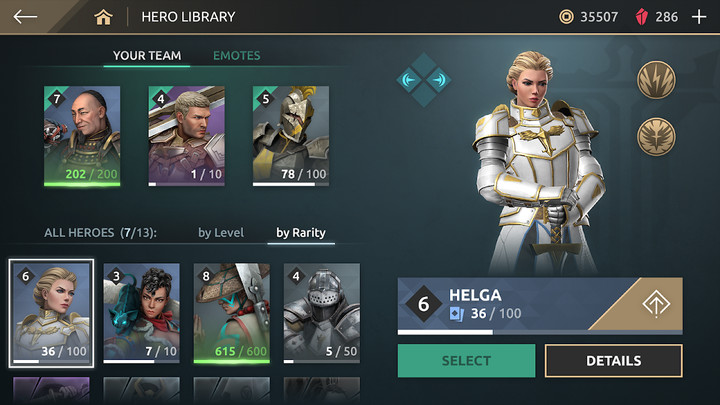
Task: Click the SELECT button for Helga
Action: click(x=466, y=361)
